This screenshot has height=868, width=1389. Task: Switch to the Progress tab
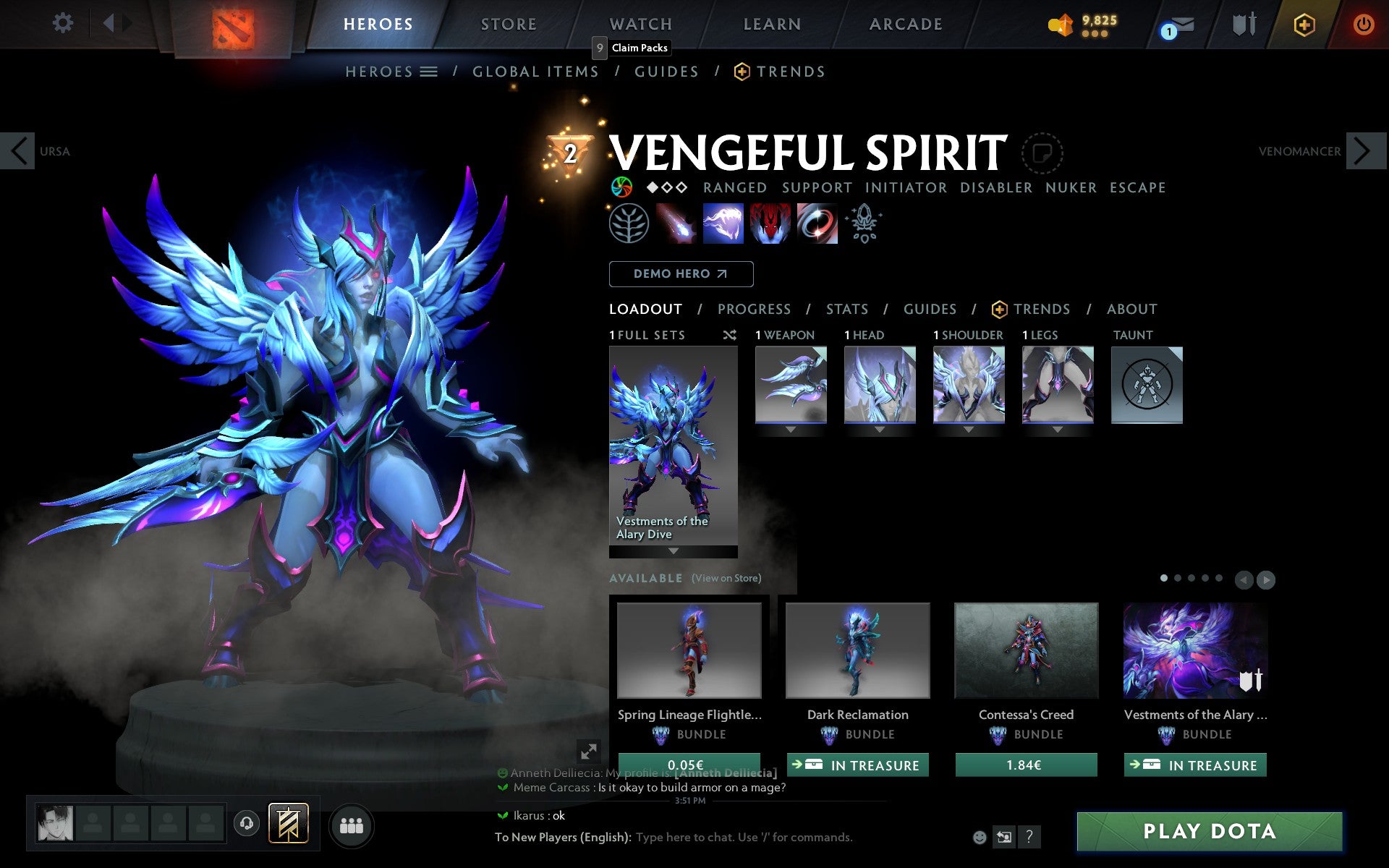(754, 309)
